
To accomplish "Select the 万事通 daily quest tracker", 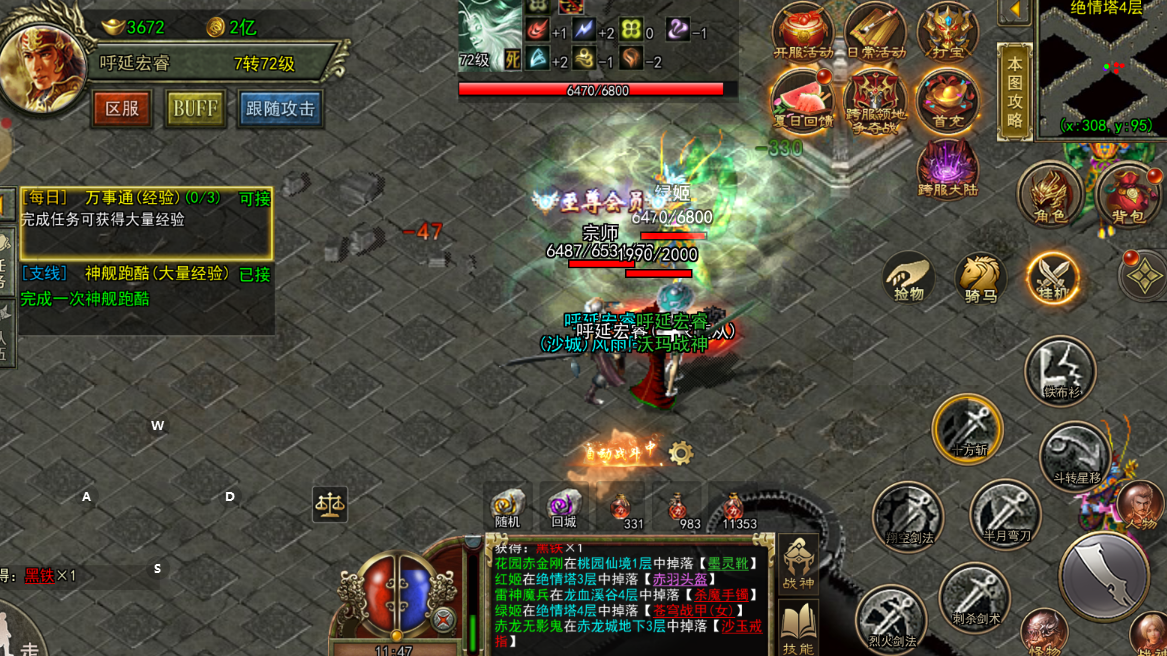I will 146,222.
